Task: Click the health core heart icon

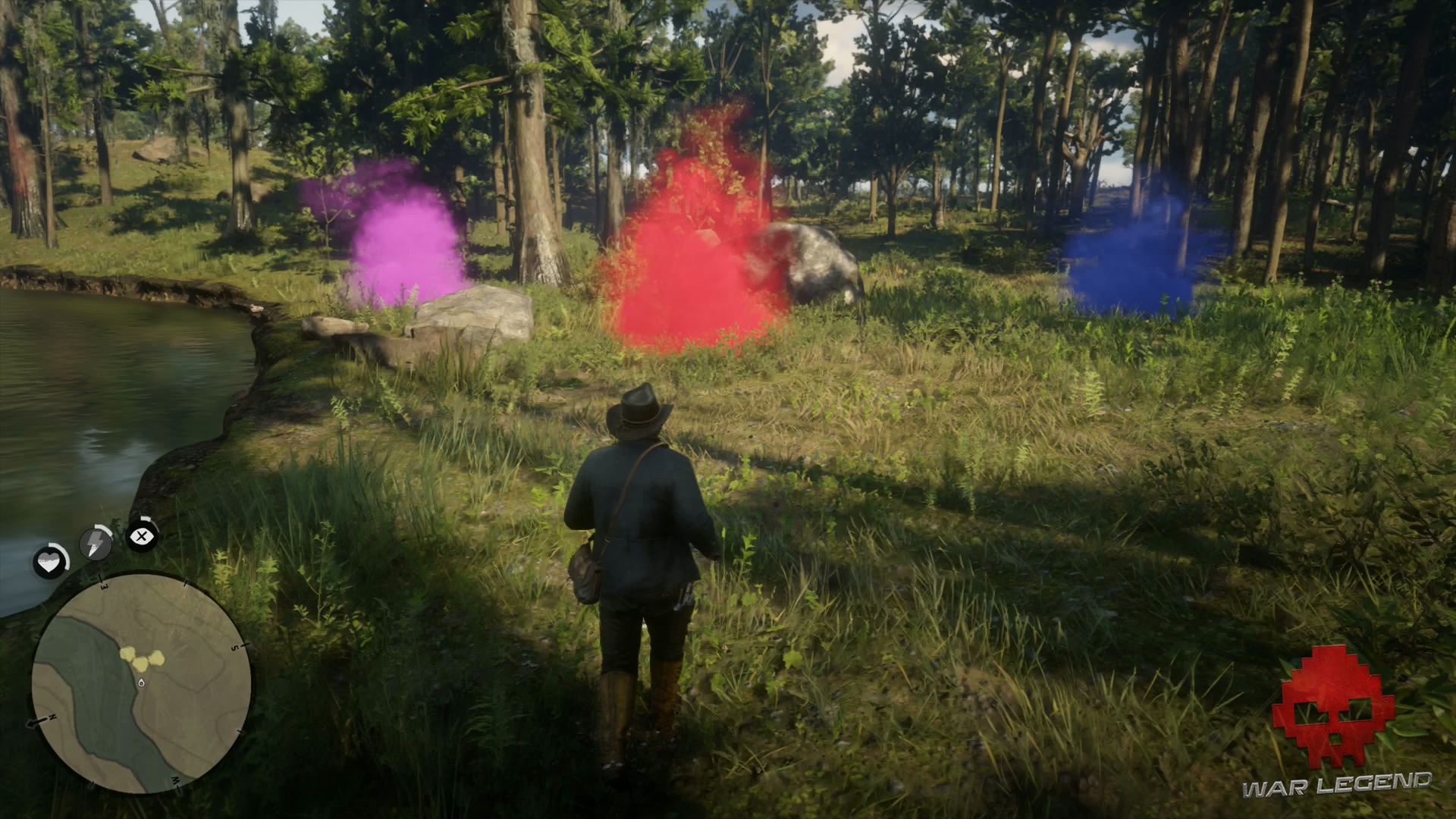Action: (x=49, y=560)
